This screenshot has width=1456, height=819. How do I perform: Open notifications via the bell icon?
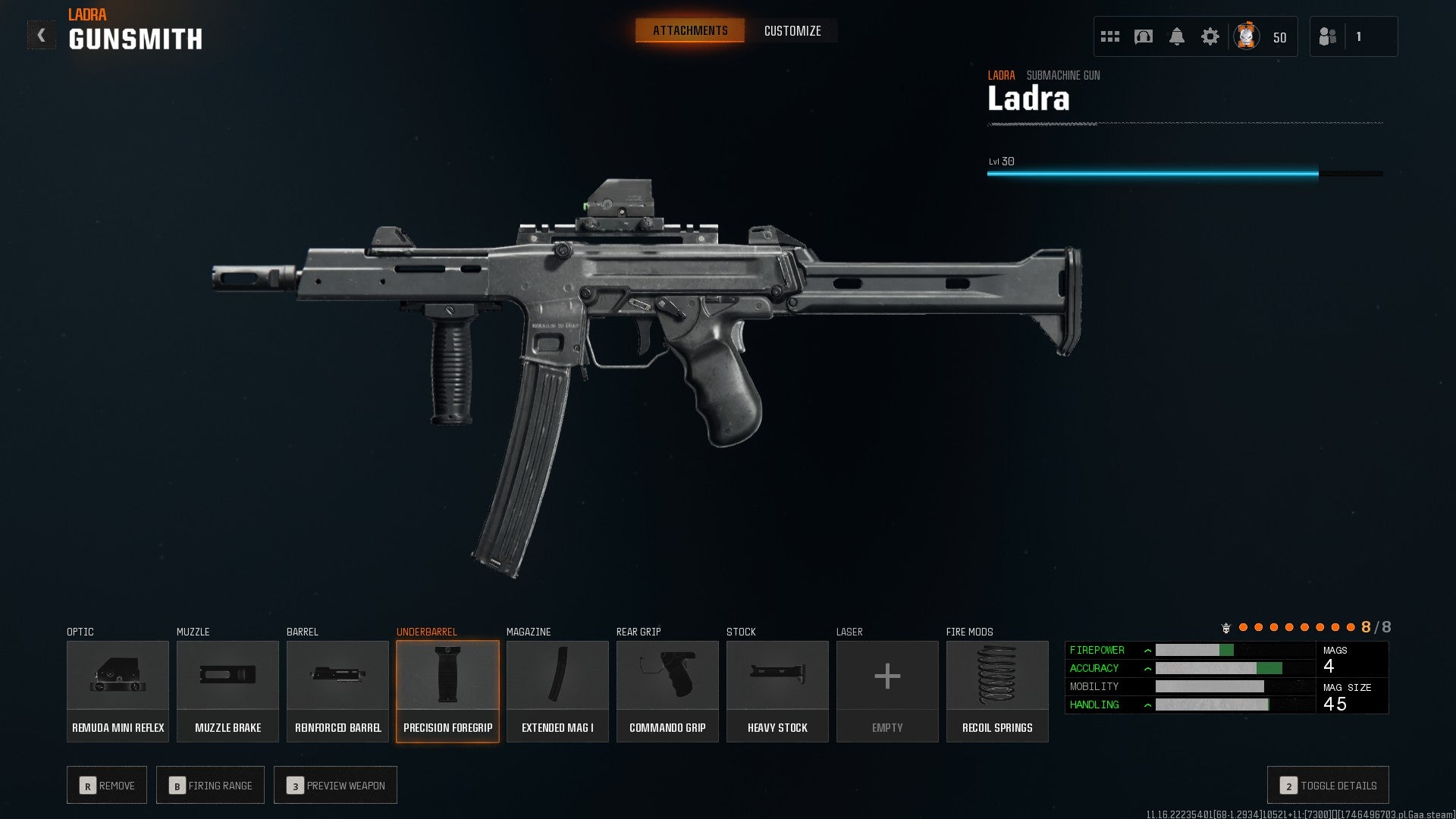click(1177, 36)
